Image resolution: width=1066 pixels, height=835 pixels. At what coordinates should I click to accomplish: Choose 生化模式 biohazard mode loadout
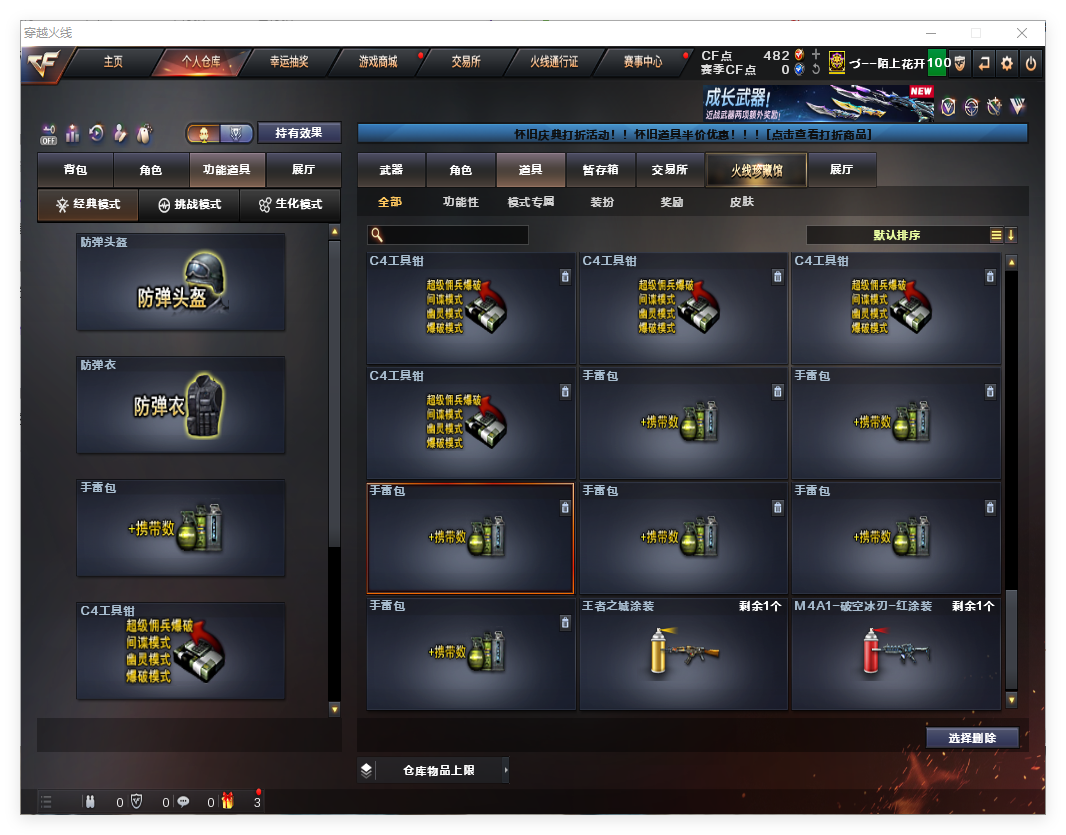(291, 204)
